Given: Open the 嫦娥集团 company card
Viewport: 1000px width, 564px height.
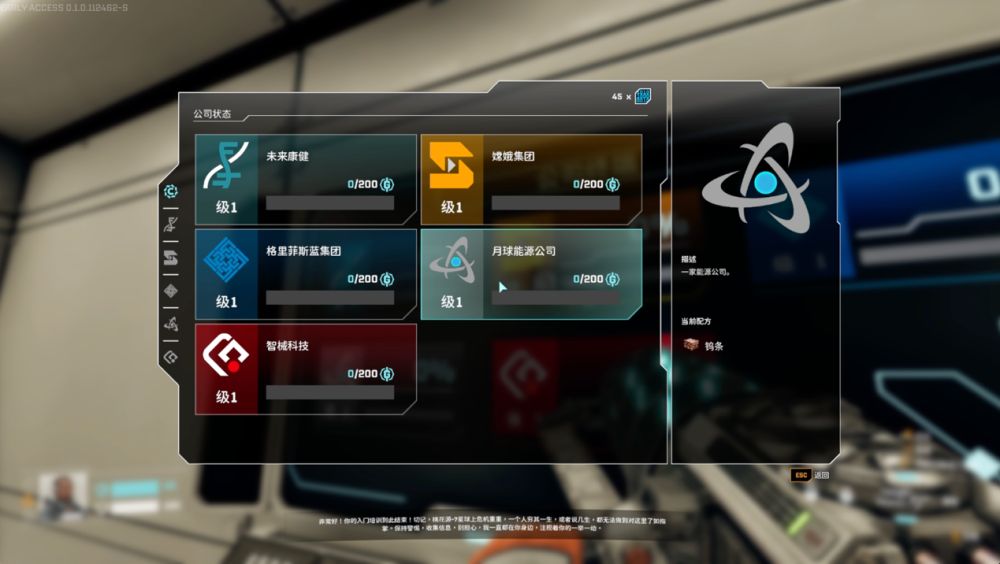Looking at the screenshot, I should tap(531, 179).
